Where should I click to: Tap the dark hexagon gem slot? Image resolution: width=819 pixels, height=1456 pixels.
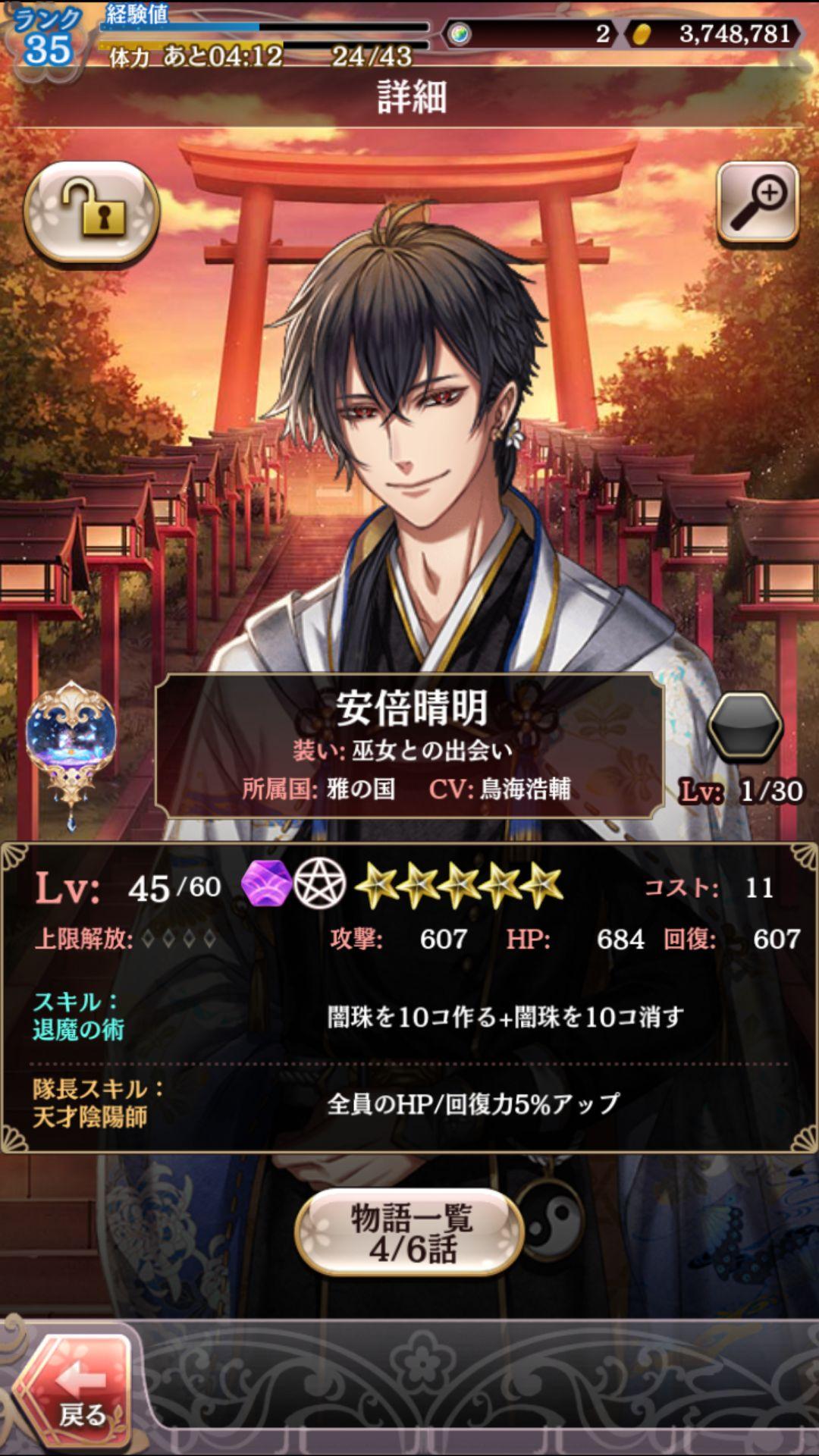click(x=744, y=727)
